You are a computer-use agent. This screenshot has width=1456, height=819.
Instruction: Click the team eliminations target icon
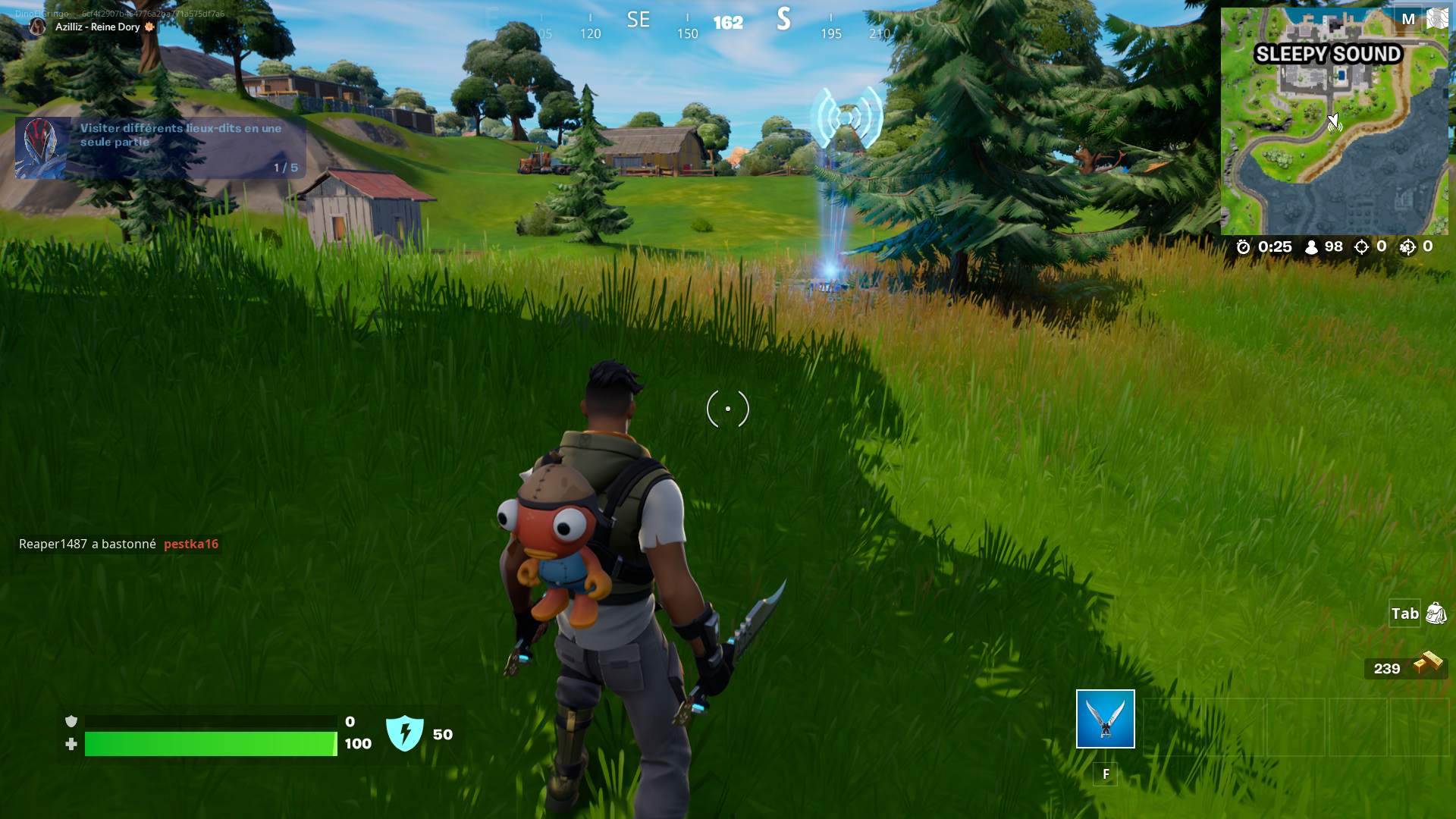[1410, 246]
